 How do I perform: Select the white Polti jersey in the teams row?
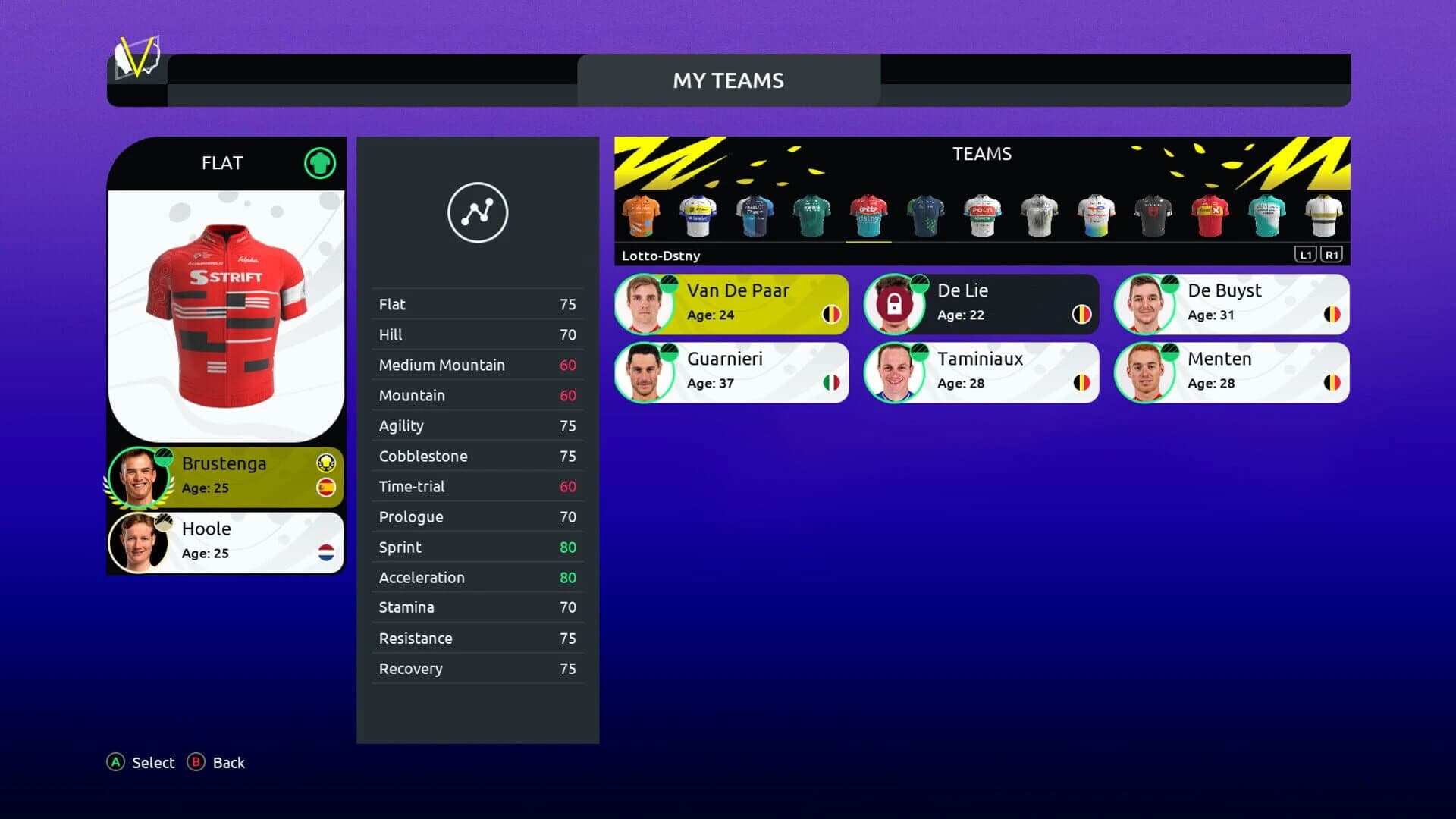click(982, 215)
